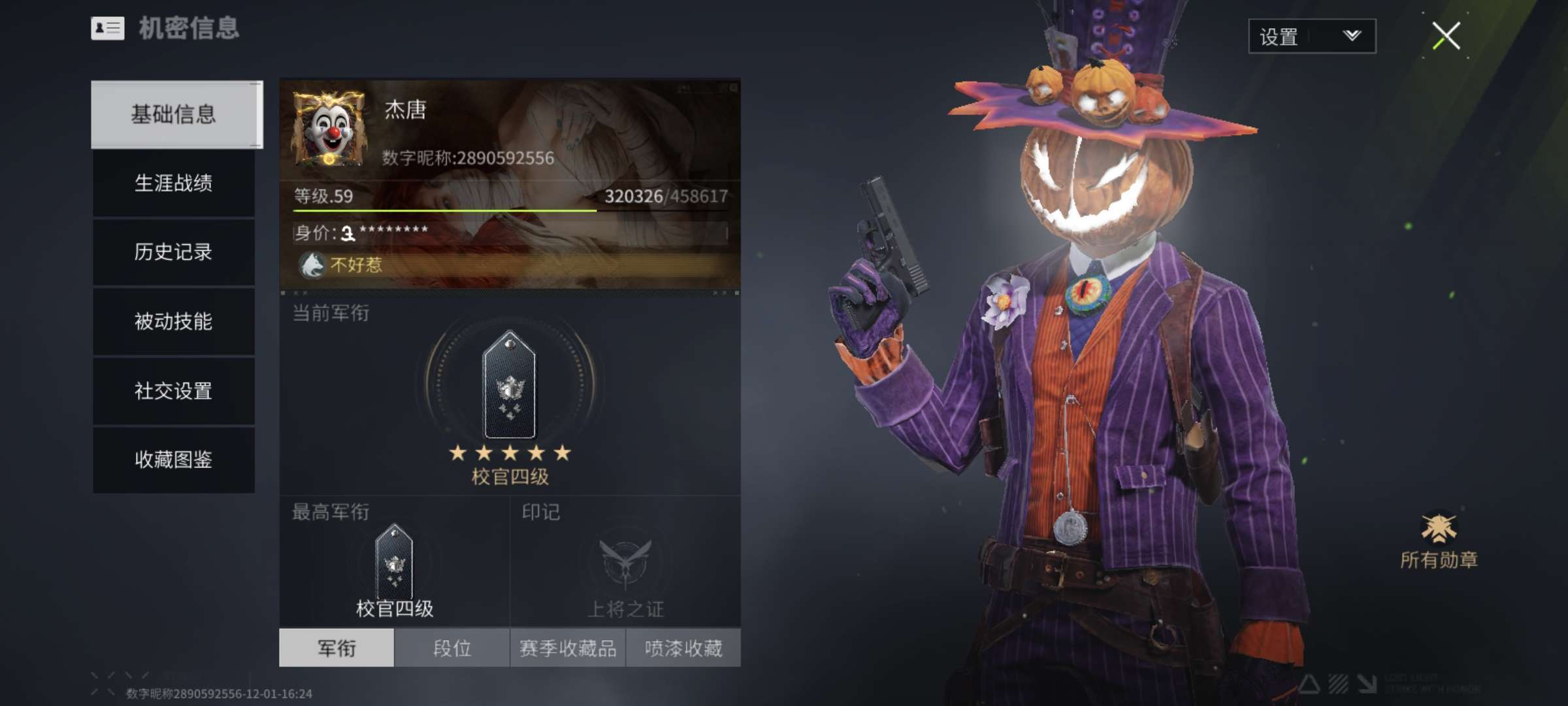Switch to 生涯战绩 career stats
Viewport: 1568px width, 706px height.
(x=174, y=184)
